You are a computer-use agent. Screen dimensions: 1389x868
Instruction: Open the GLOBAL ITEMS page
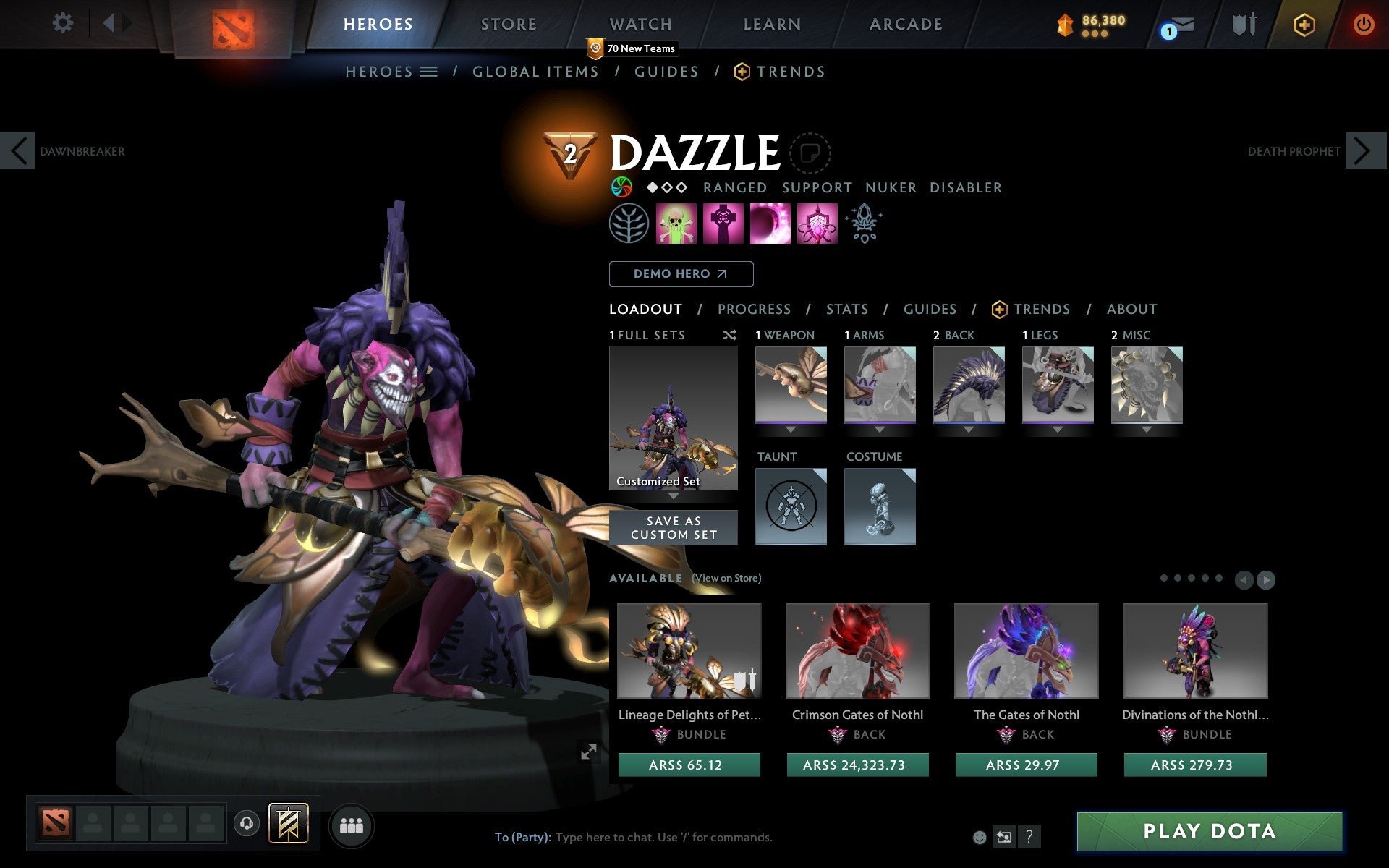(535, 71)
